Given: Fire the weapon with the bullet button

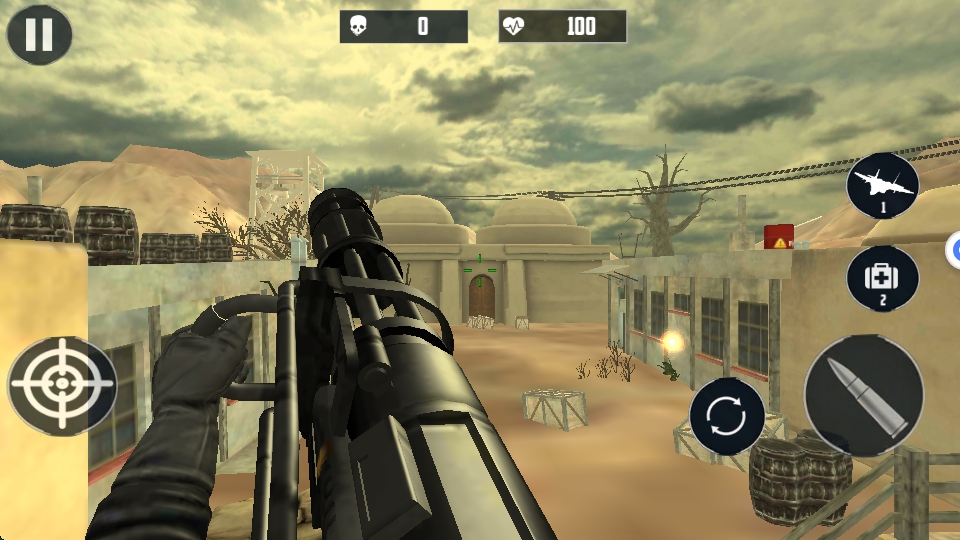Looking at the screenshot, I should 864,396.
